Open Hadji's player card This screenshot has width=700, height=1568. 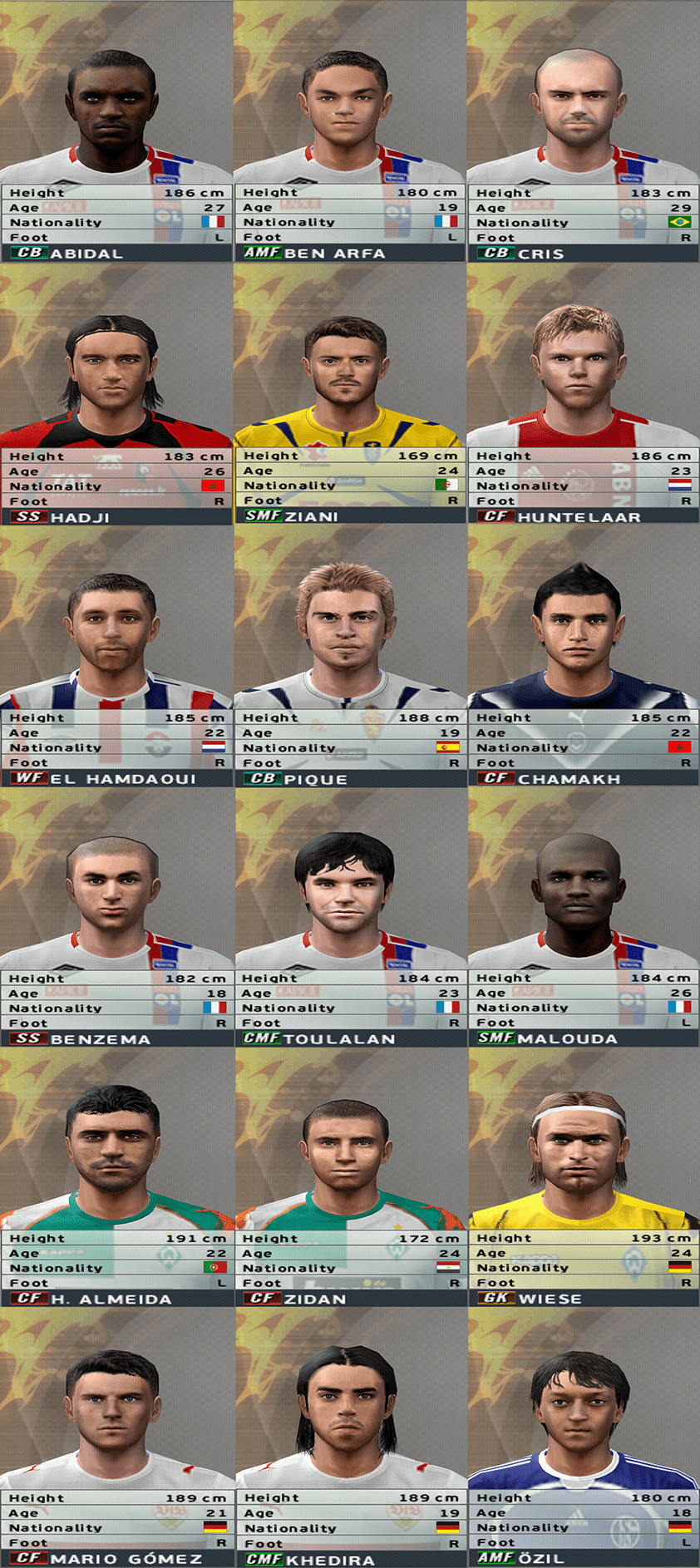coord(116,394)
